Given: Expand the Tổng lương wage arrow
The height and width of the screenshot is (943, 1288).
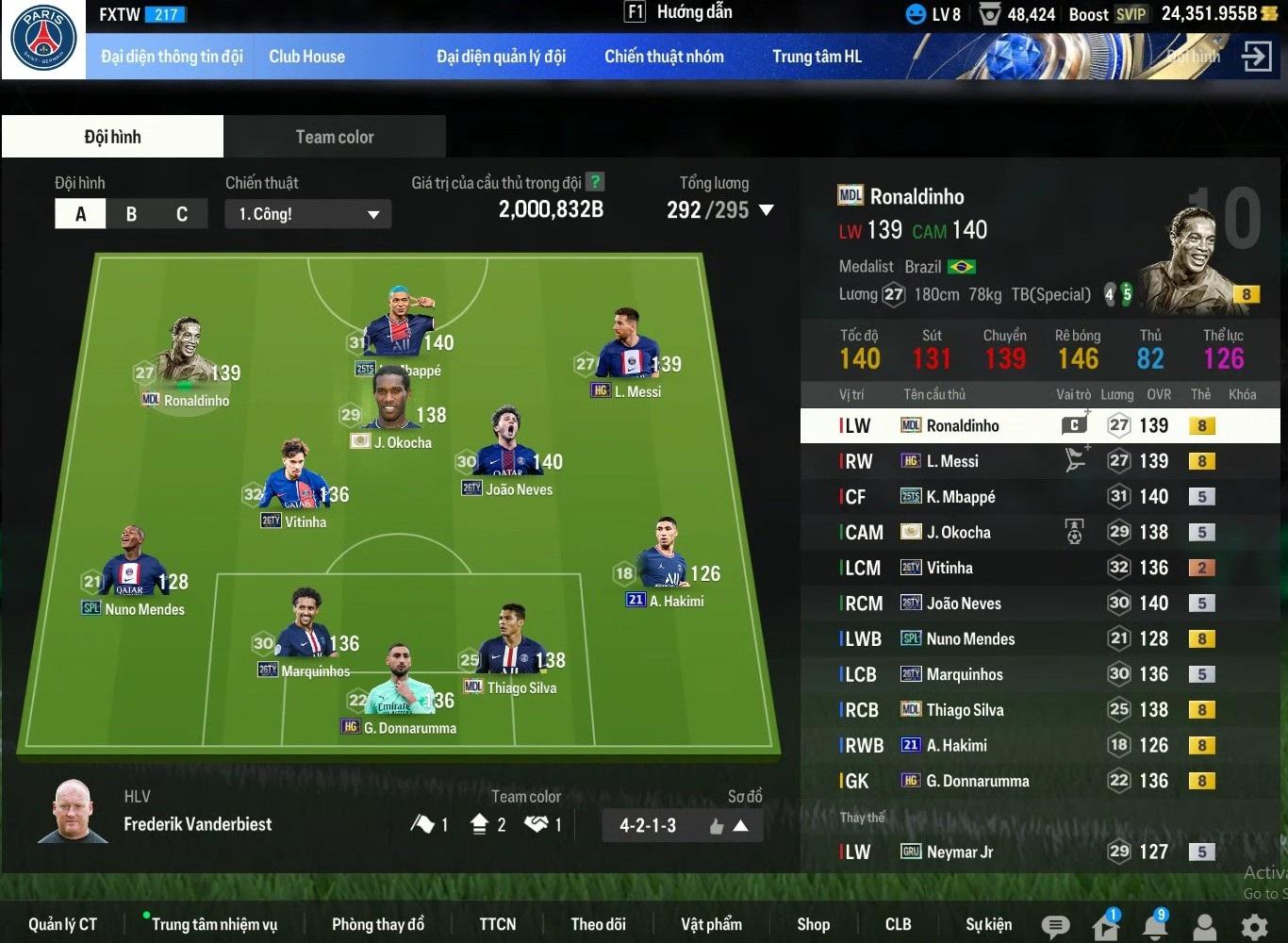Looking at the screenshot, I should [x=767, y=210].
